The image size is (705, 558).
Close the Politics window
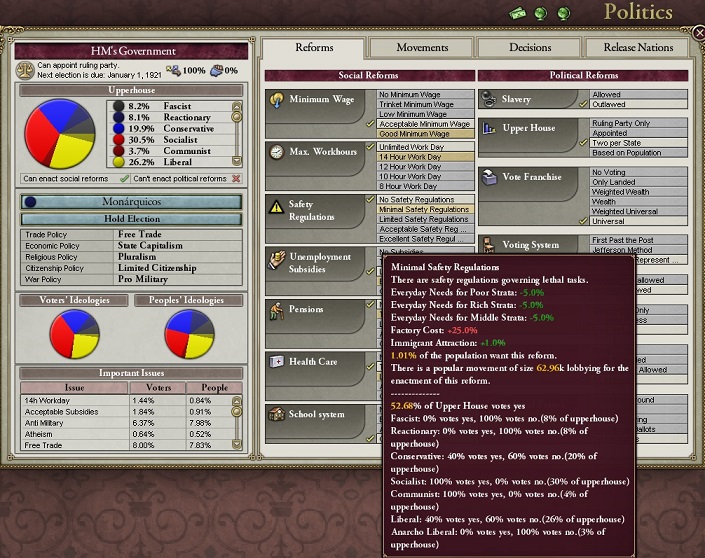(x=698, y=32)
